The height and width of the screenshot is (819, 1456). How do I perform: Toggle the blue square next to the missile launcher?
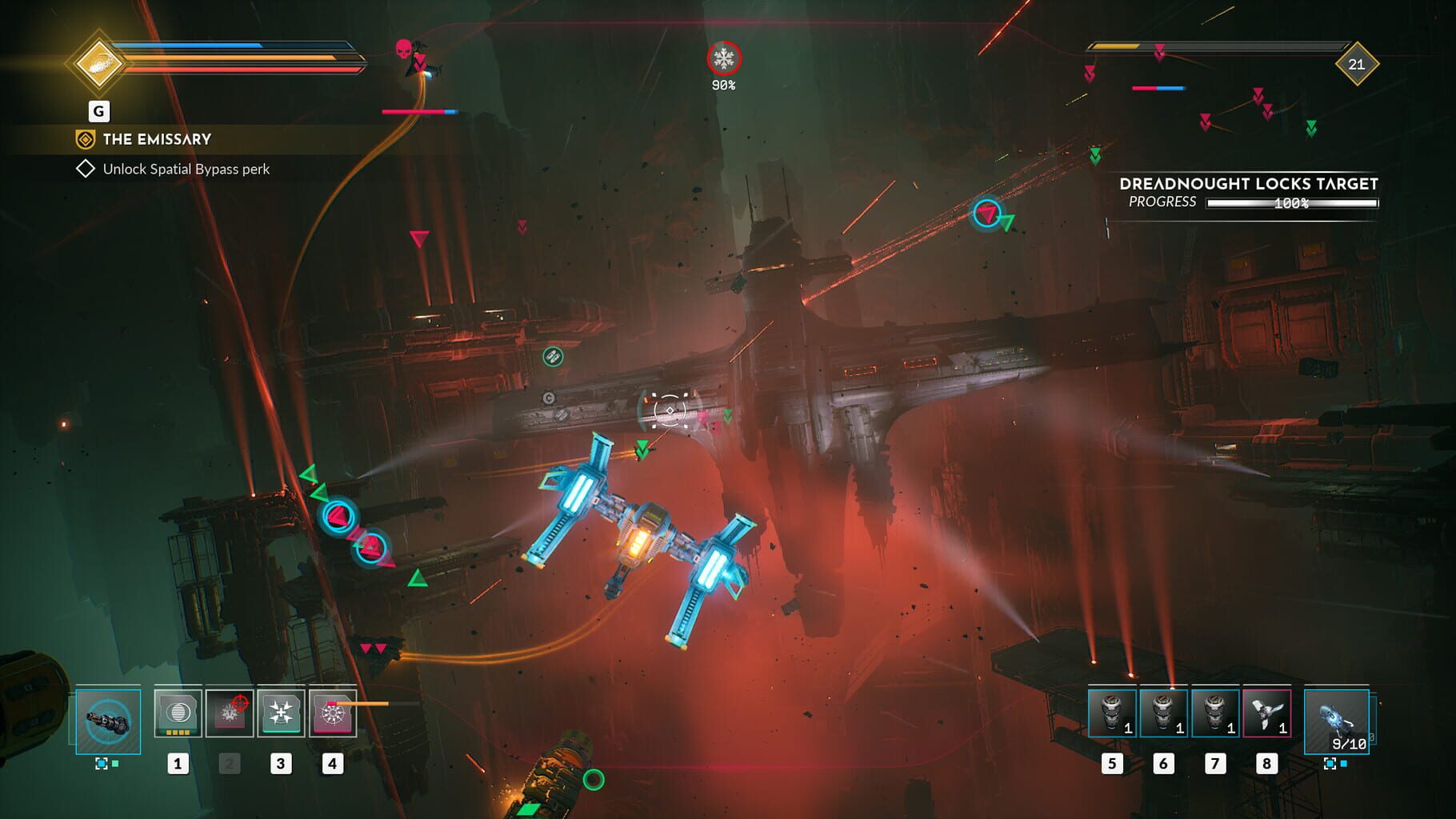click(1346, 765)
